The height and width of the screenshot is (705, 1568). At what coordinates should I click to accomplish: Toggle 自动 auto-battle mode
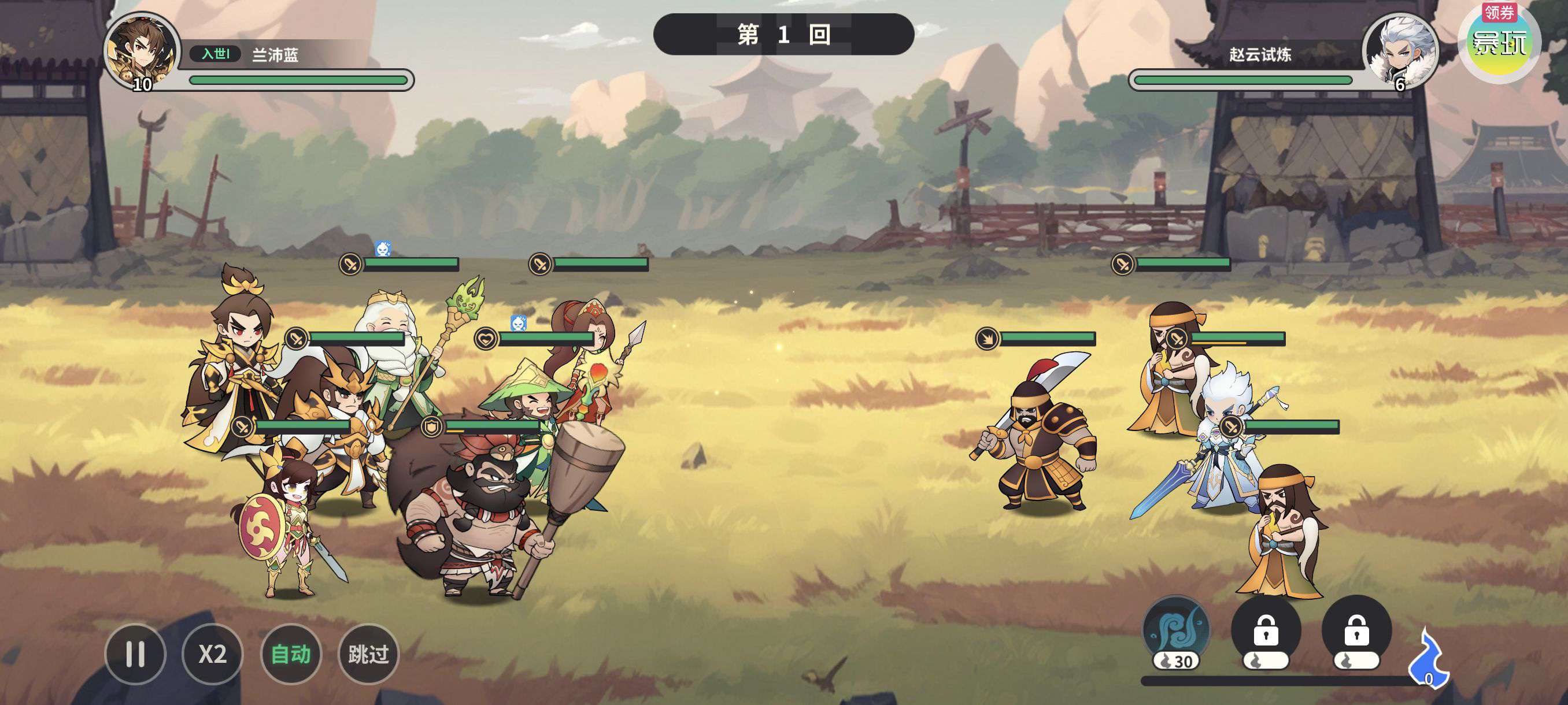290,654
